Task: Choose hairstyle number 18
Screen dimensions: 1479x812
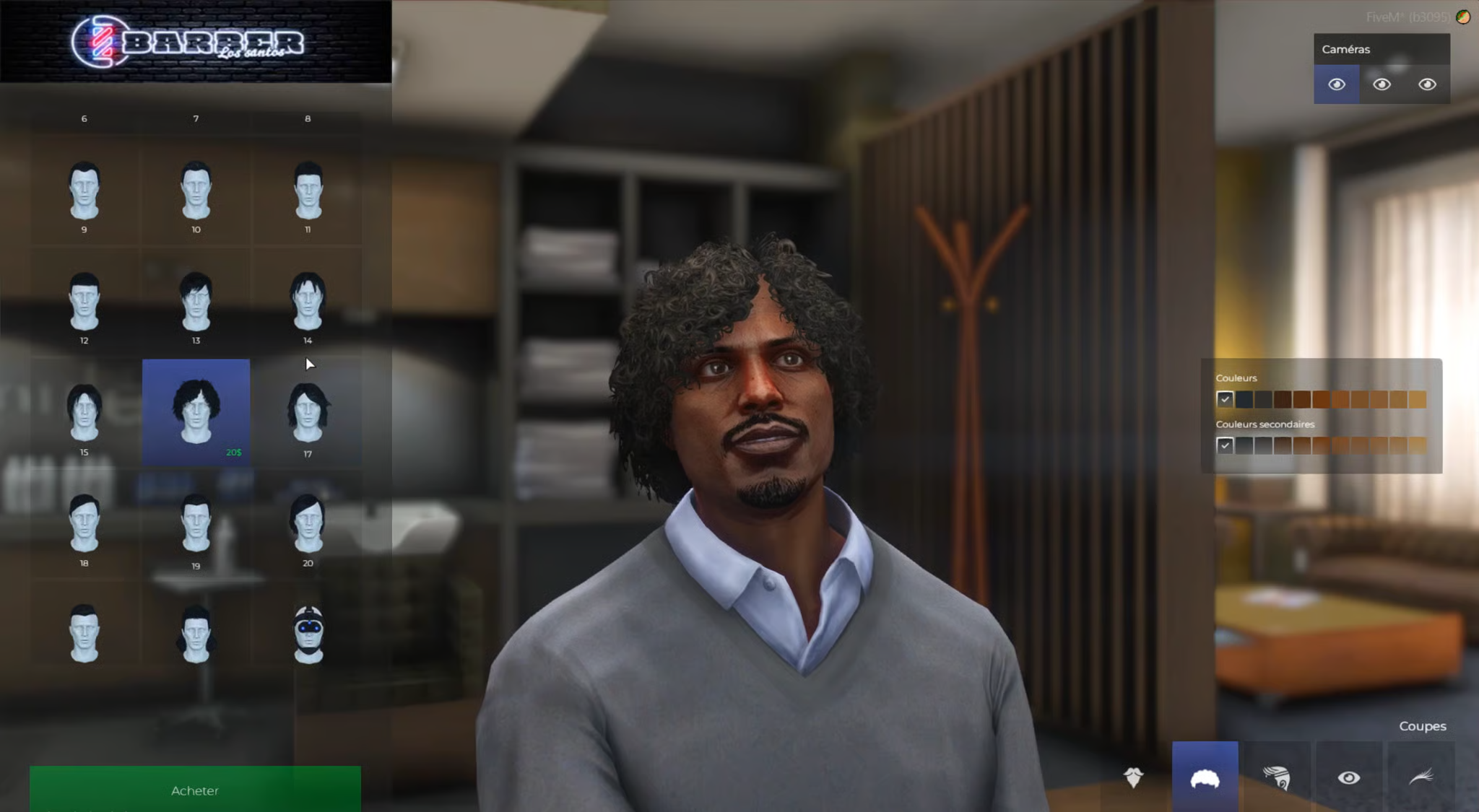Action: pyautogui.click(x=84, y=524)
